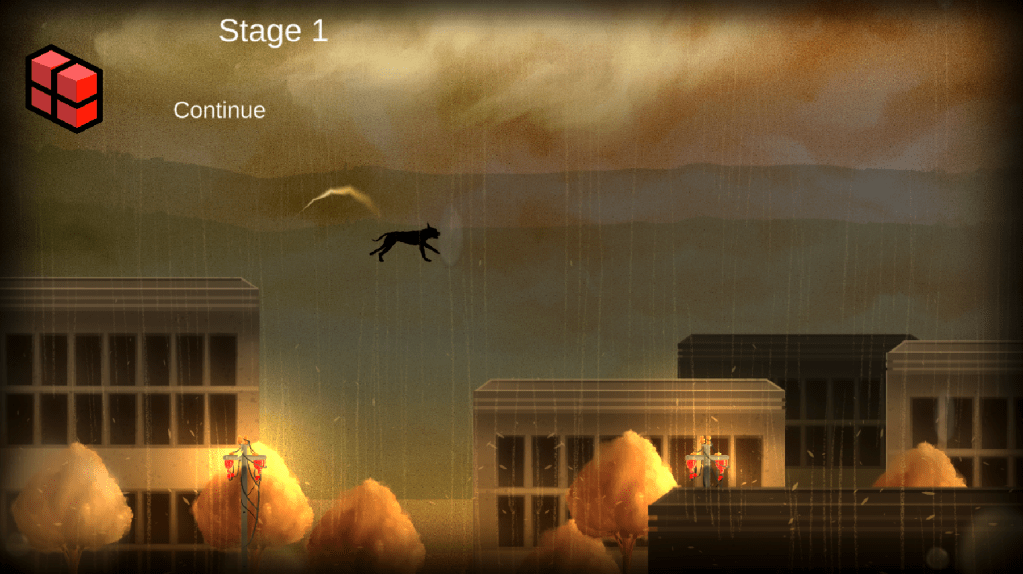
Task: Select the Continue option
Action: [x=219, y=110]
